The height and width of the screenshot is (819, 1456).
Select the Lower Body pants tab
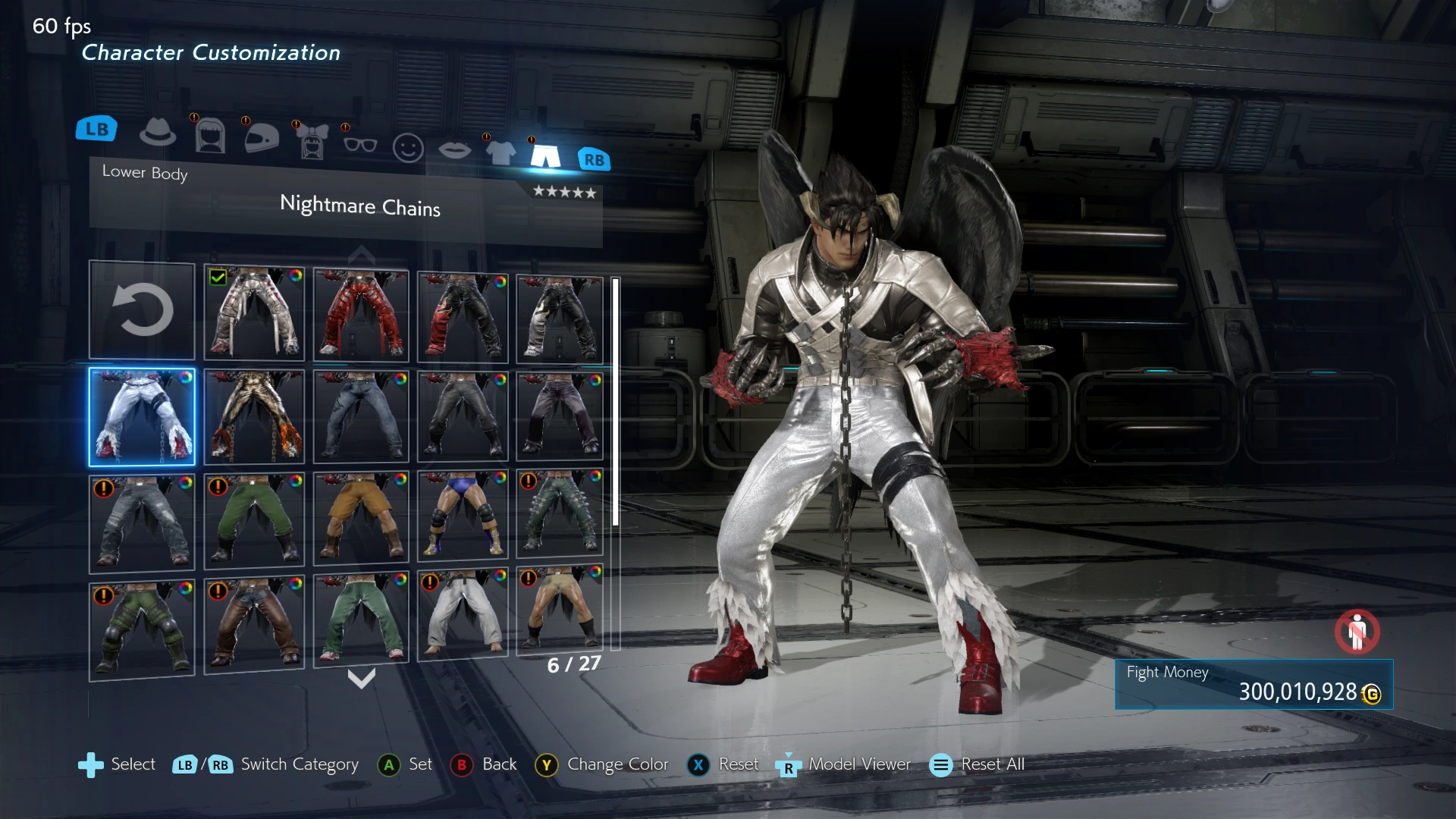[x=545, y=155]
